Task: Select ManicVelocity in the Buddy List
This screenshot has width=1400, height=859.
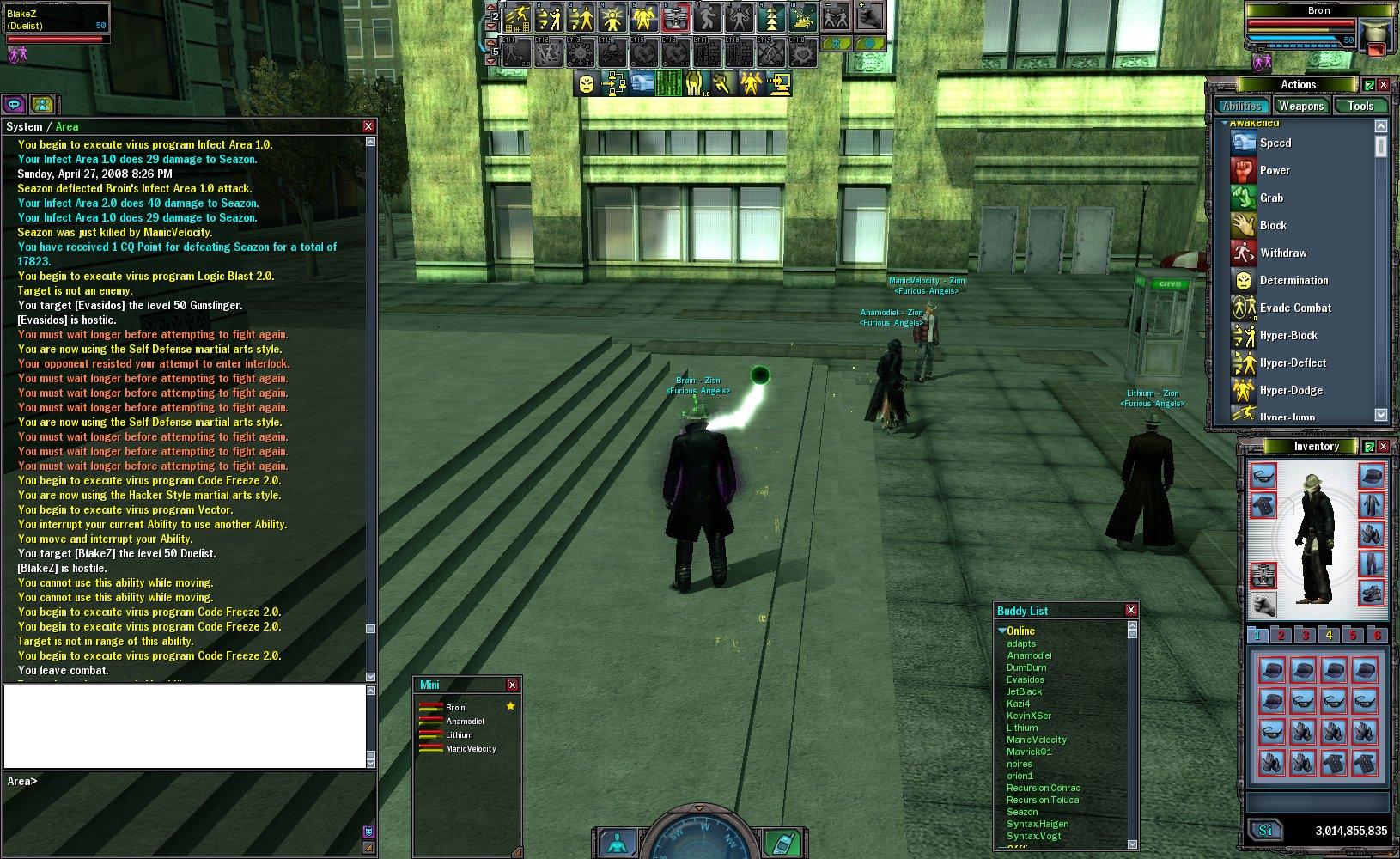Action: coord(1037,740)
